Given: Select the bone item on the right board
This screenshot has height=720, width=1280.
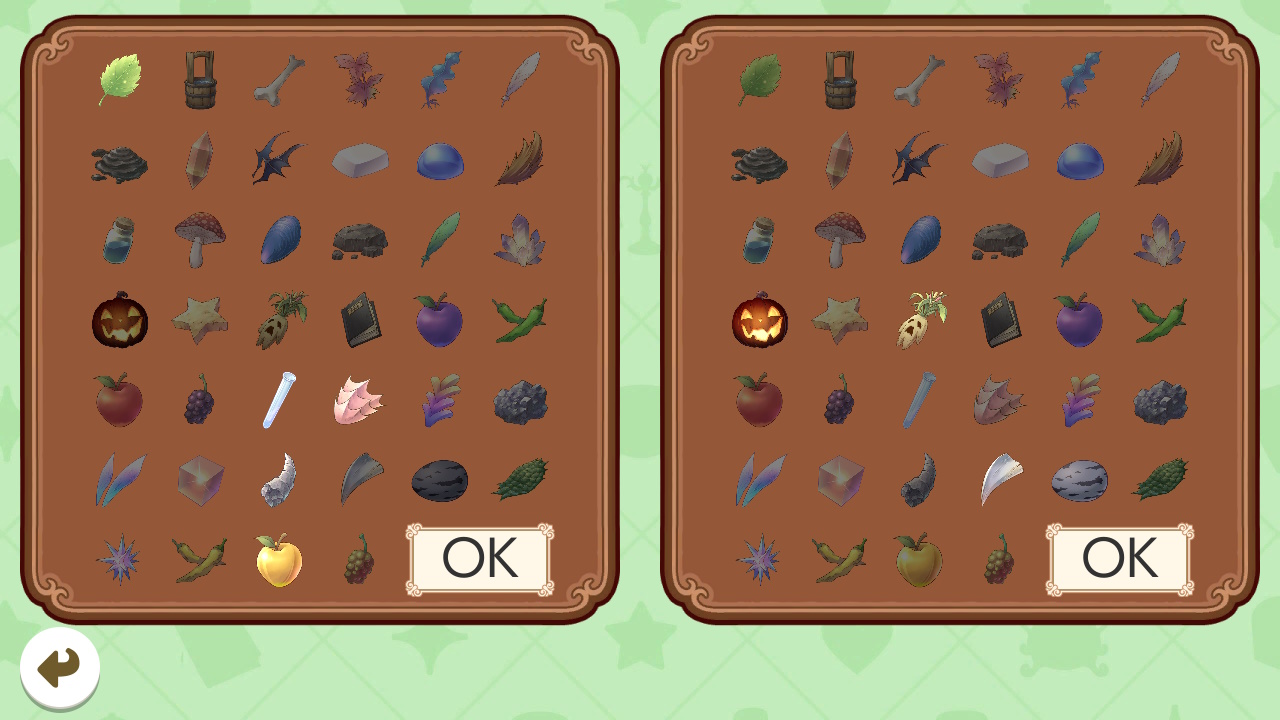Looking at the screenshot, I should click(x=918, y=80).
